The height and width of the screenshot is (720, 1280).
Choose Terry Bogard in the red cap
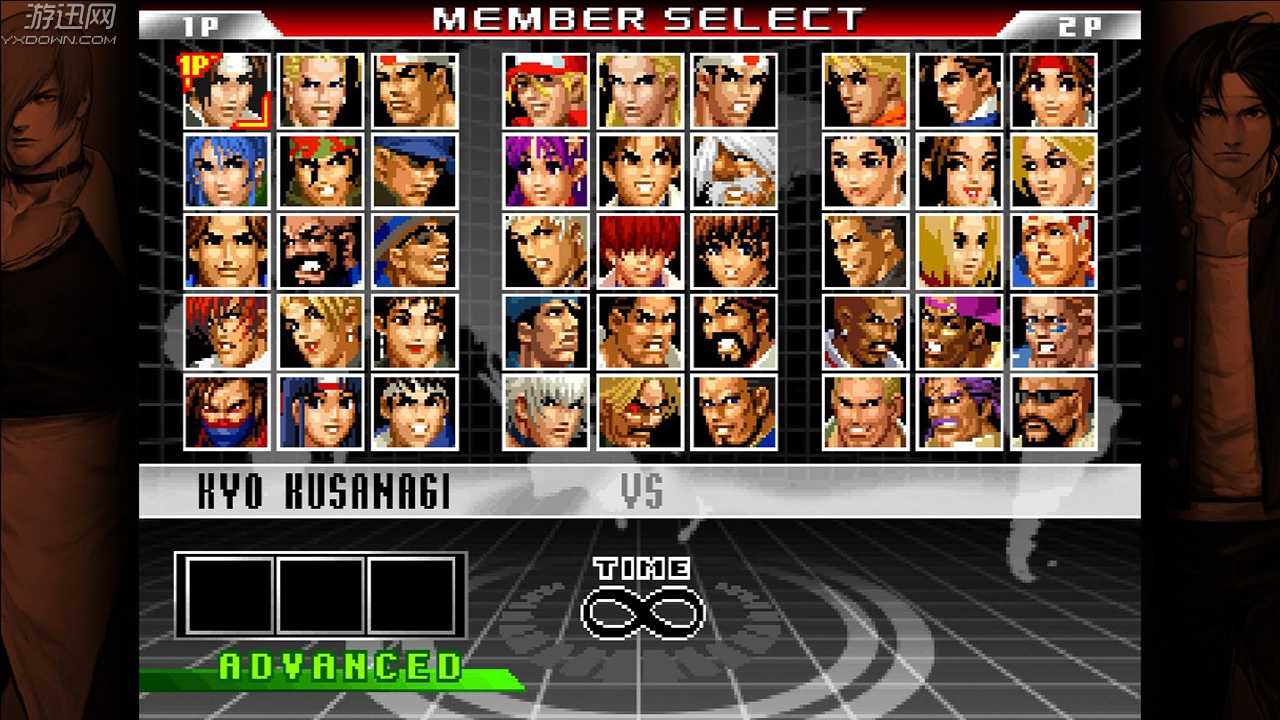click(546, 91)
